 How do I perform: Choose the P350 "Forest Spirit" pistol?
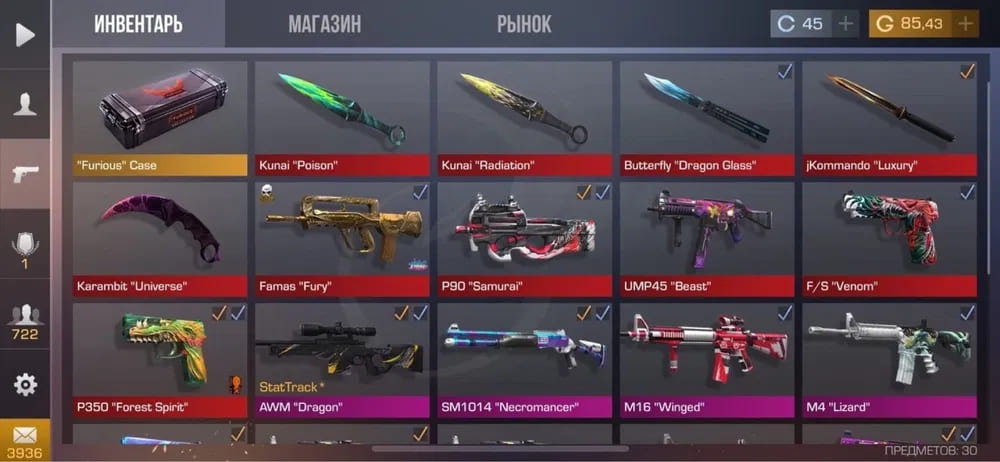tap(160, 359)
